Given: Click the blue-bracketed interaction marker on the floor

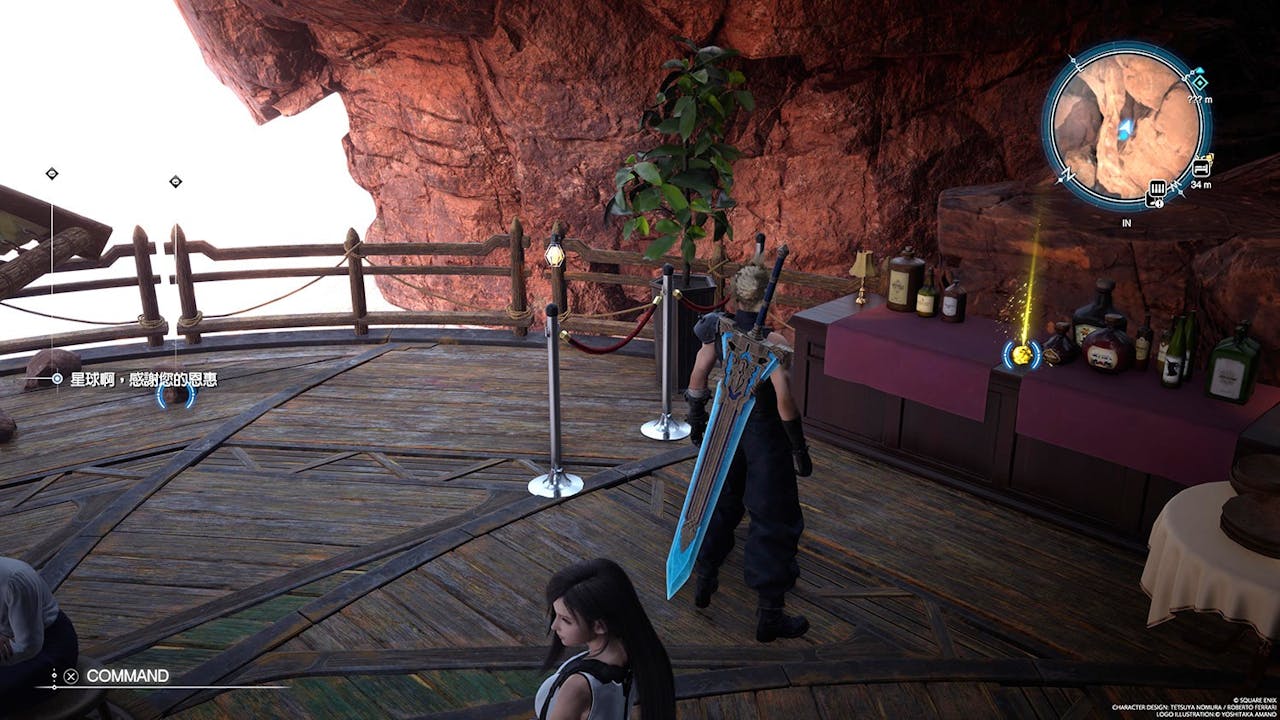Looking at the screenshot, I should click(x=176, y=395).
